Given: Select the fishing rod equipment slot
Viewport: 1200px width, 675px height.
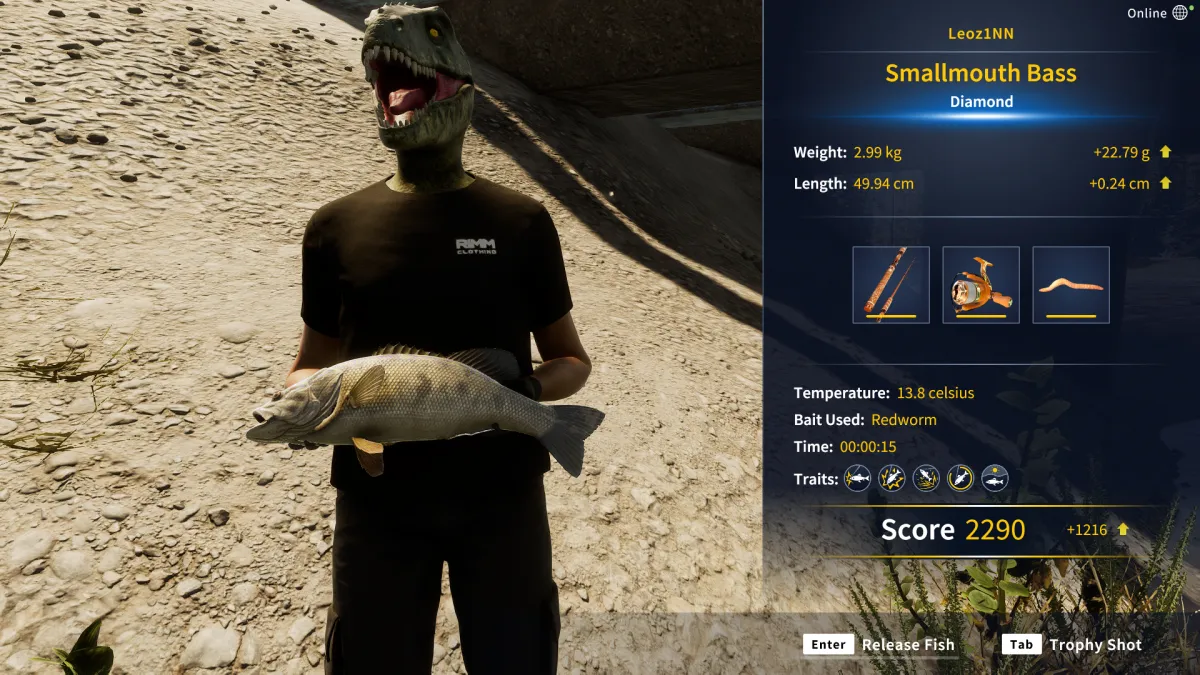Looking at the screenshot, I should click(x=891, y=285).
